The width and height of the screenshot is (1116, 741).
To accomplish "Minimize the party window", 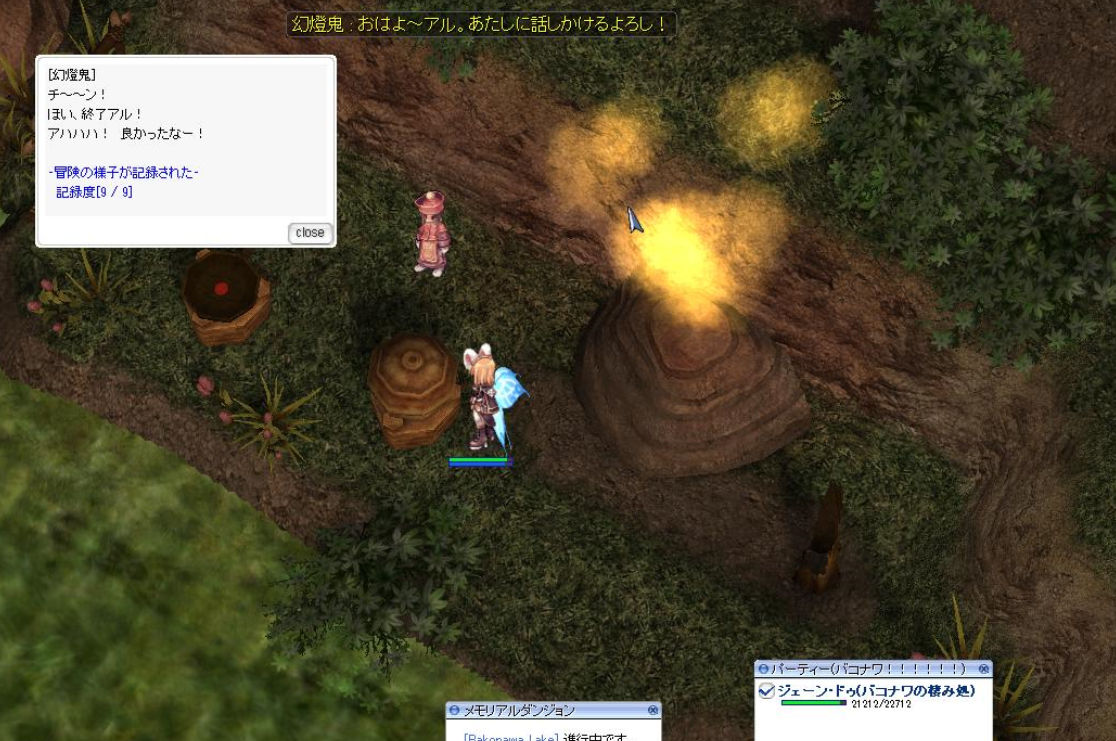I will 763,668.
